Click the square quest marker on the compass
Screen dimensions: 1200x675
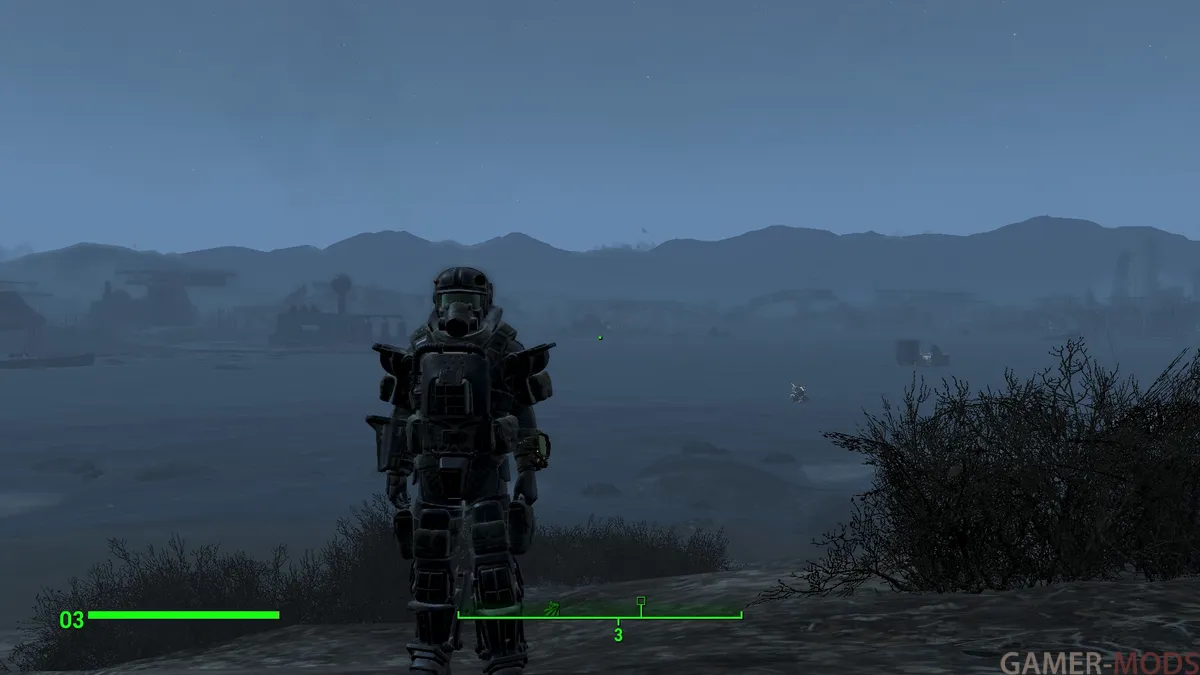pos(641,601)
